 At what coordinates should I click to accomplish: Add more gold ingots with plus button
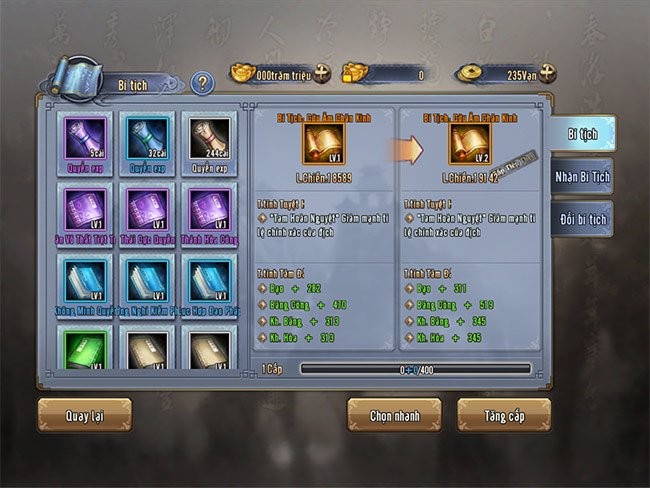[322, 73]
